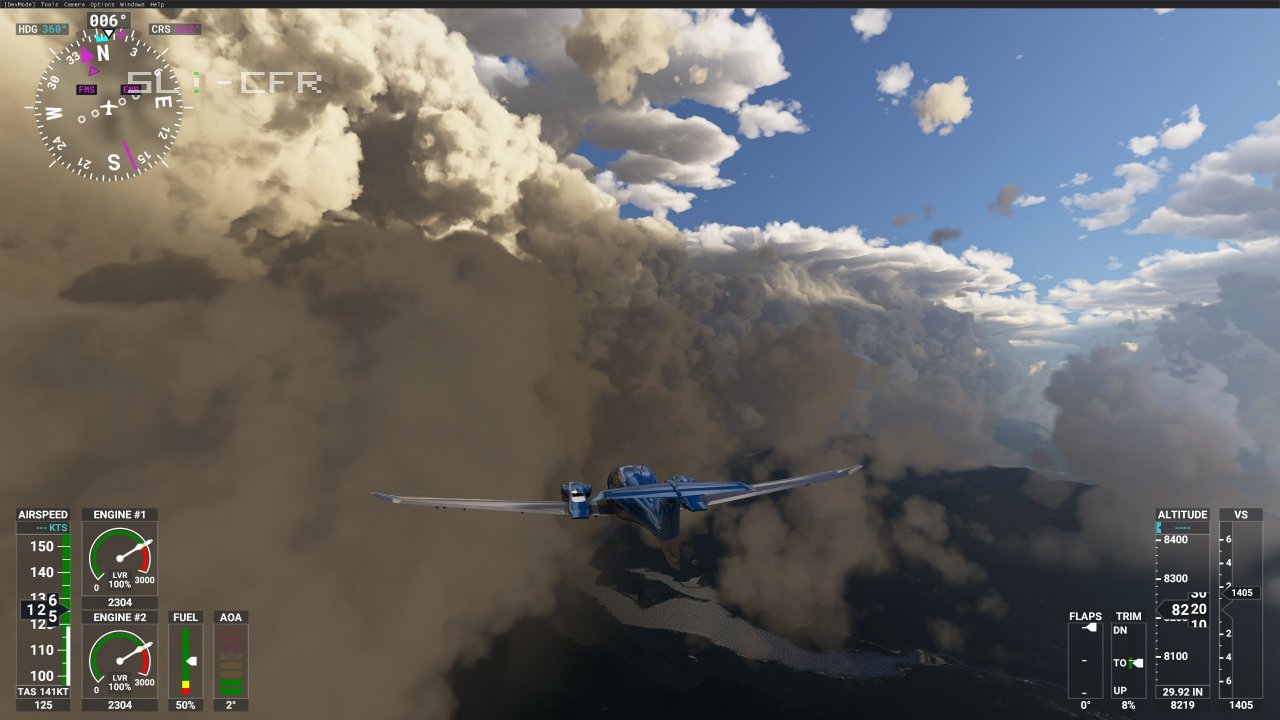Click the Engine #1 RPM gauge
The height and width of the screenshot is (720, 1280).
pos(118,556)
